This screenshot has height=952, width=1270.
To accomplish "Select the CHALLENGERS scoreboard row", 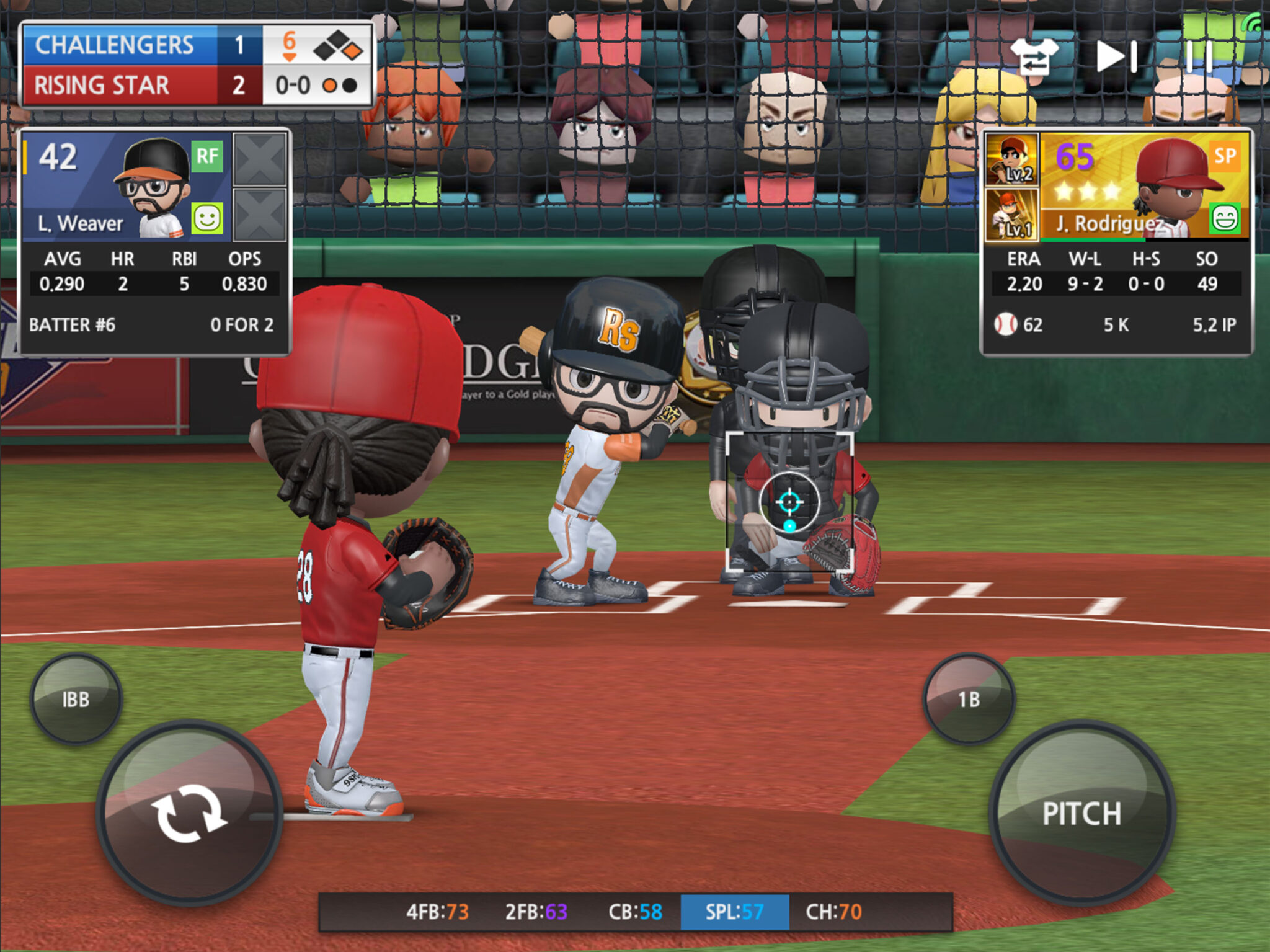I will [x=124, y=45].
